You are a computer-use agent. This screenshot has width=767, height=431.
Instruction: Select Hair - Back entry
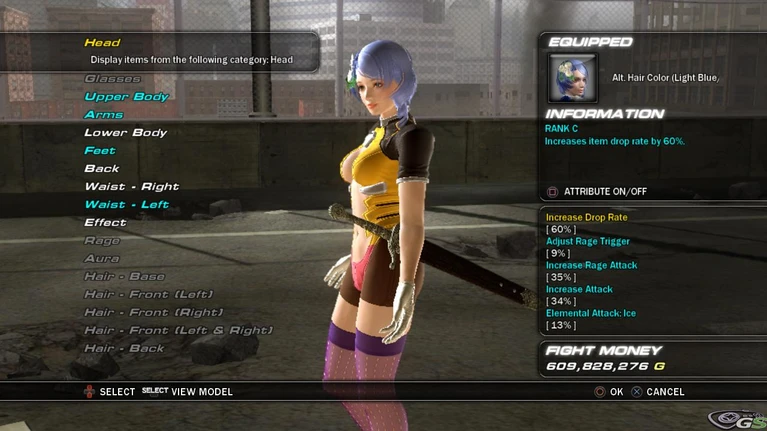tap(124, 349)
